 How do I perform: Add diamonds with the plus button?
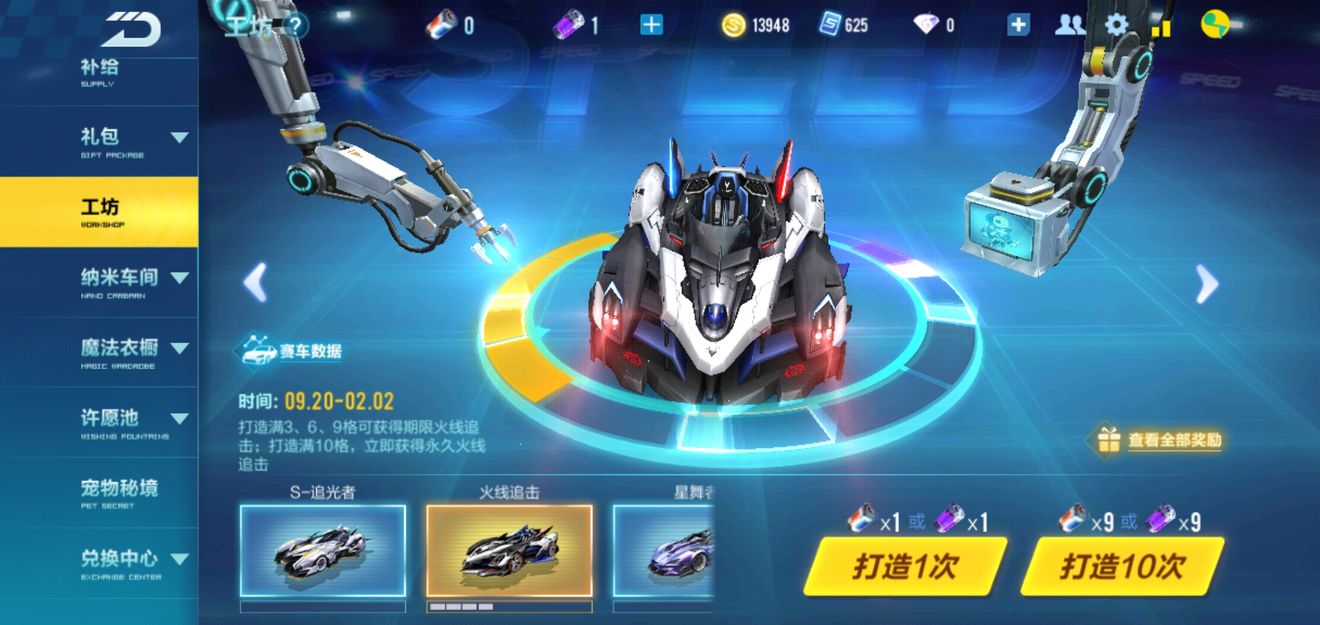pos(1018,25)
